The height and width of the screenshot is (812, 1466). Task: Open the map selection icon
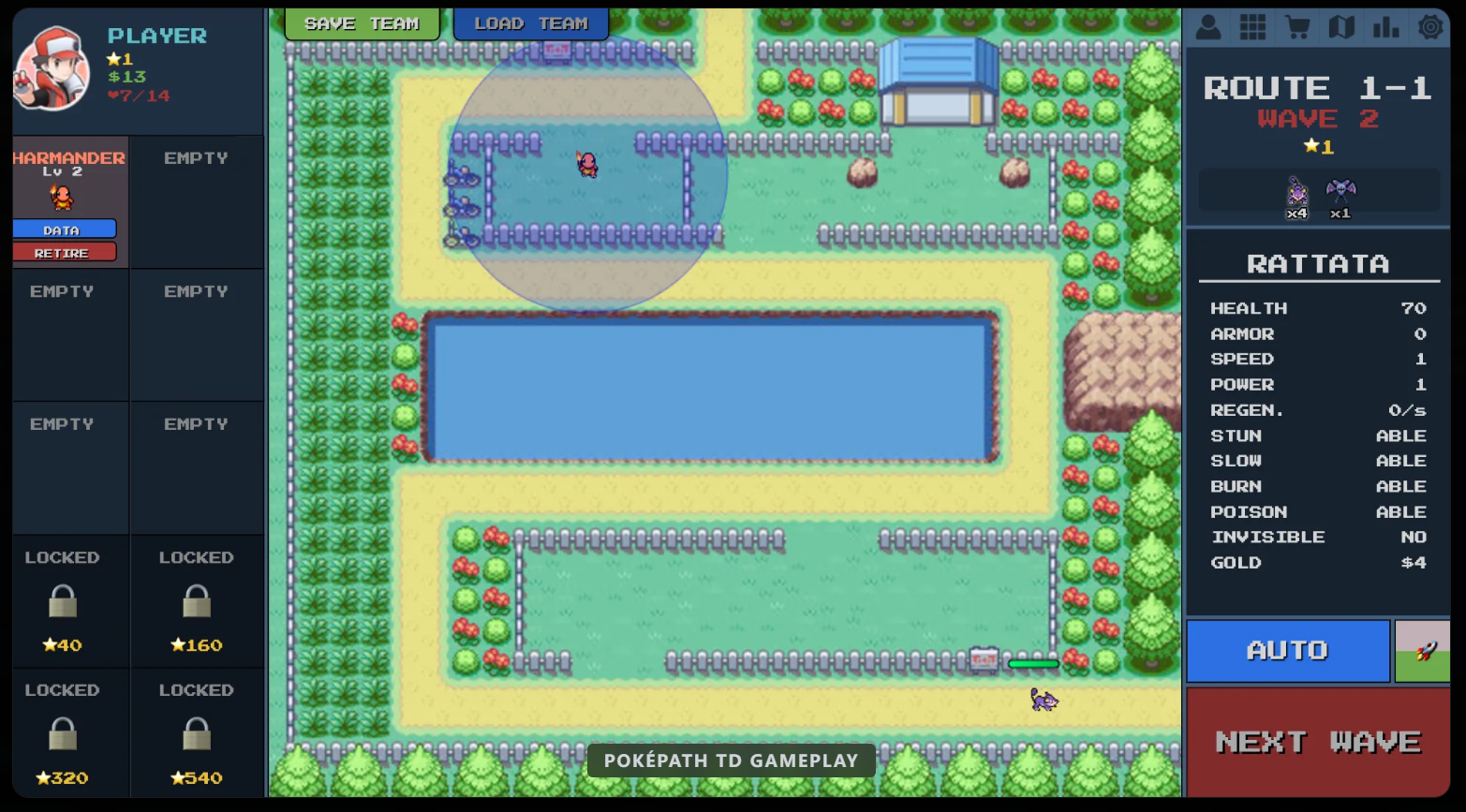coord(1341,27)
